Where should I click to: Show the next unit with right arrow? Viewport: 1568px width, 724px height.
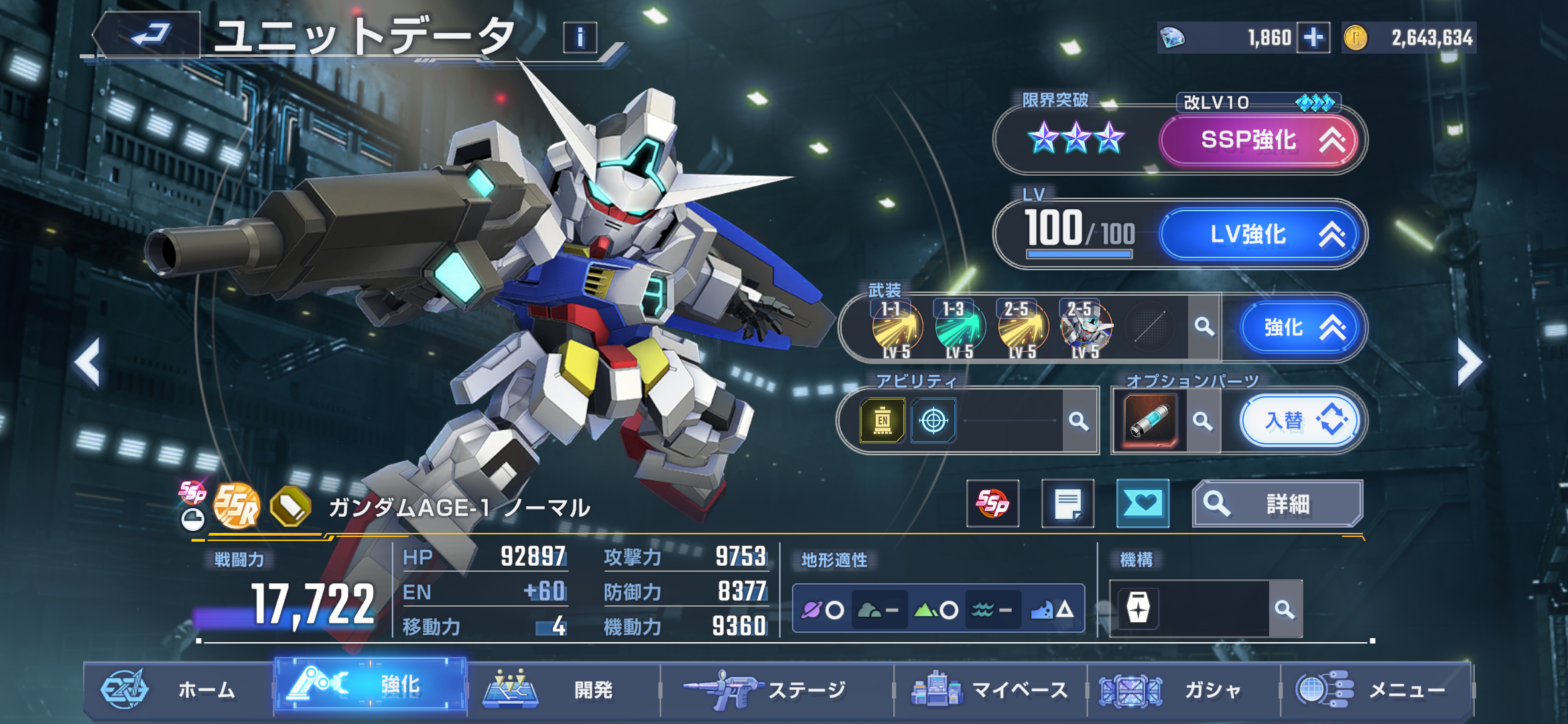[x=1469, y=363]
